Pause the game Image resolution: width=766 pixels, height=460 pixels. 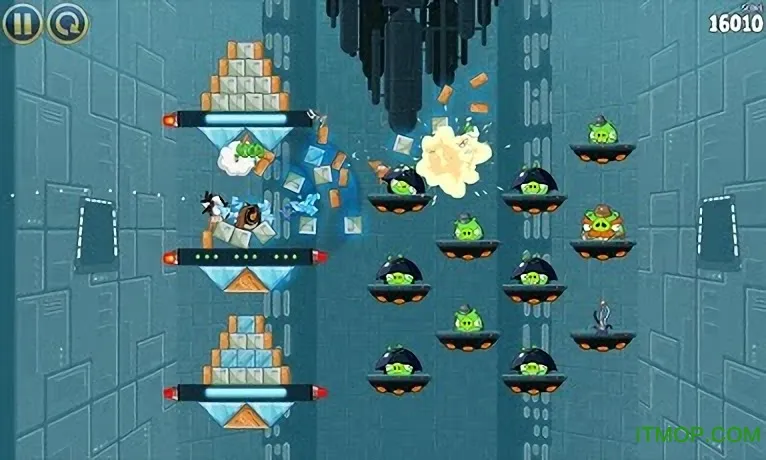[x=22, y=22]
